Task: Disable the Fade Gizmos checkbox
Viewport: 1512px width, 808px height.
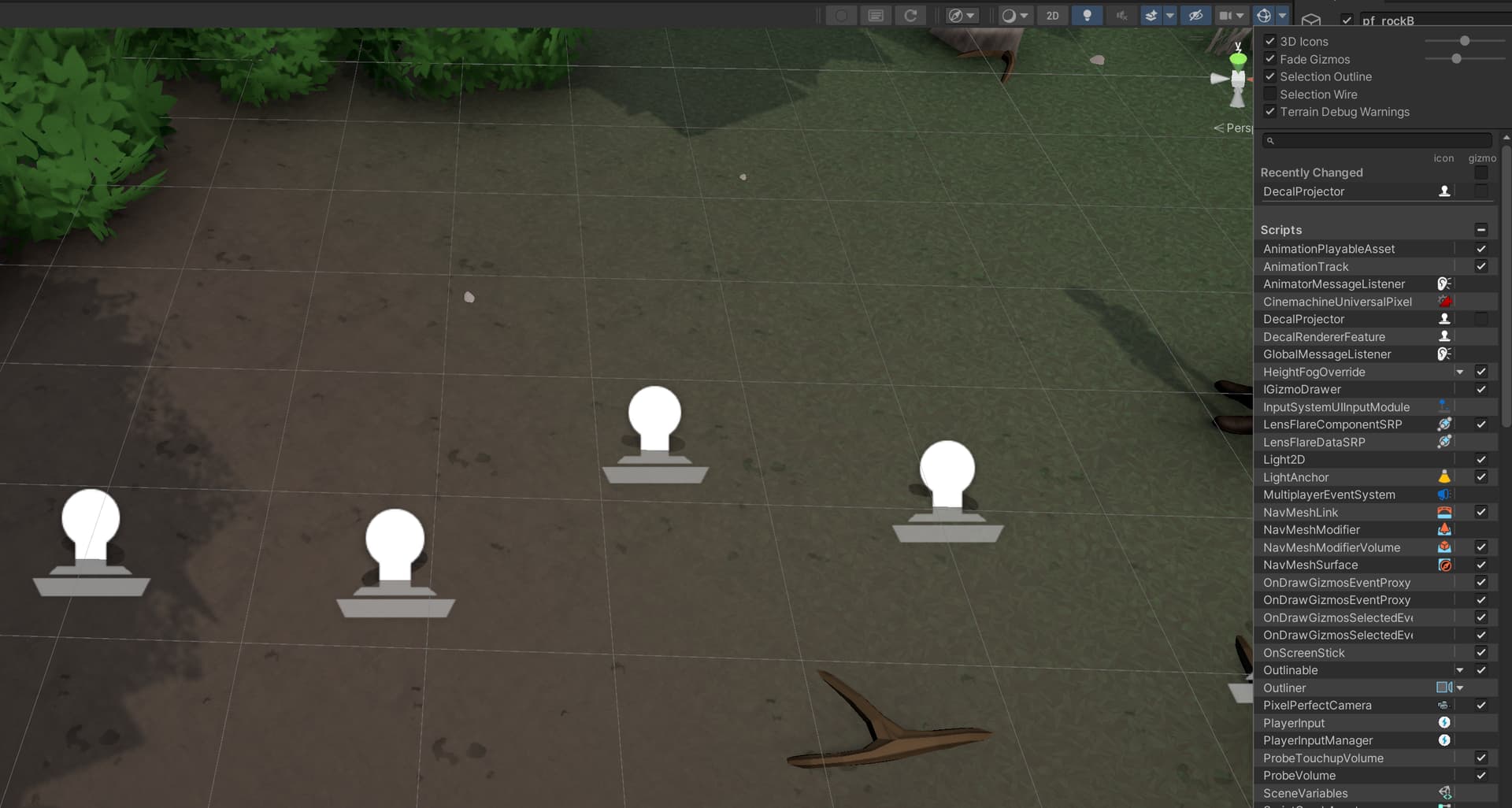Action: [x=1269, y=58]
